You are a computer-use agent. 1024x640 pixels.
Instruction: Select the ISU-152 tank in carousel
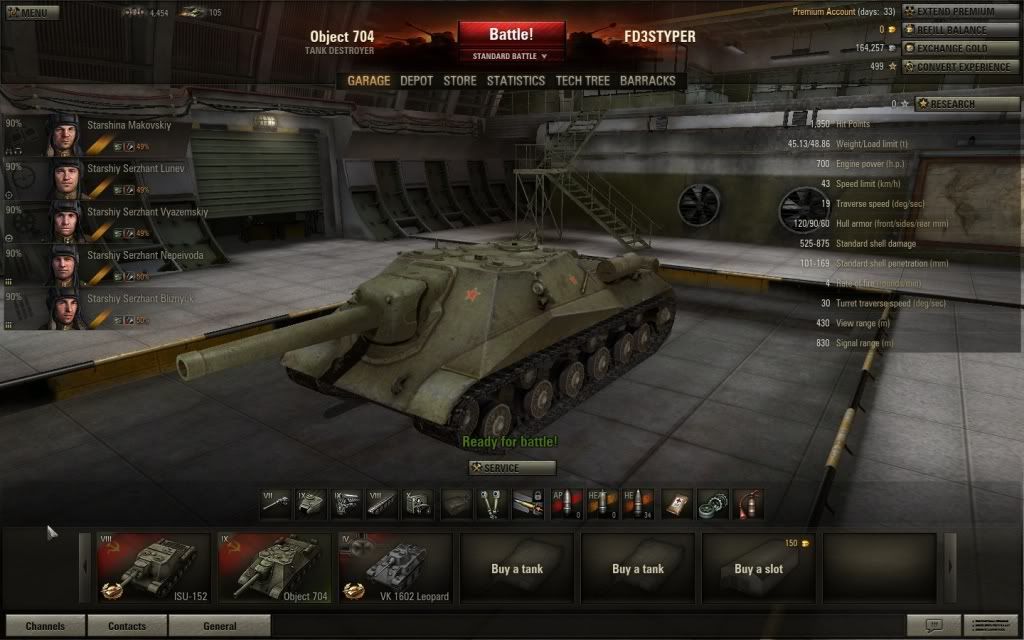[x=154, y=567]
